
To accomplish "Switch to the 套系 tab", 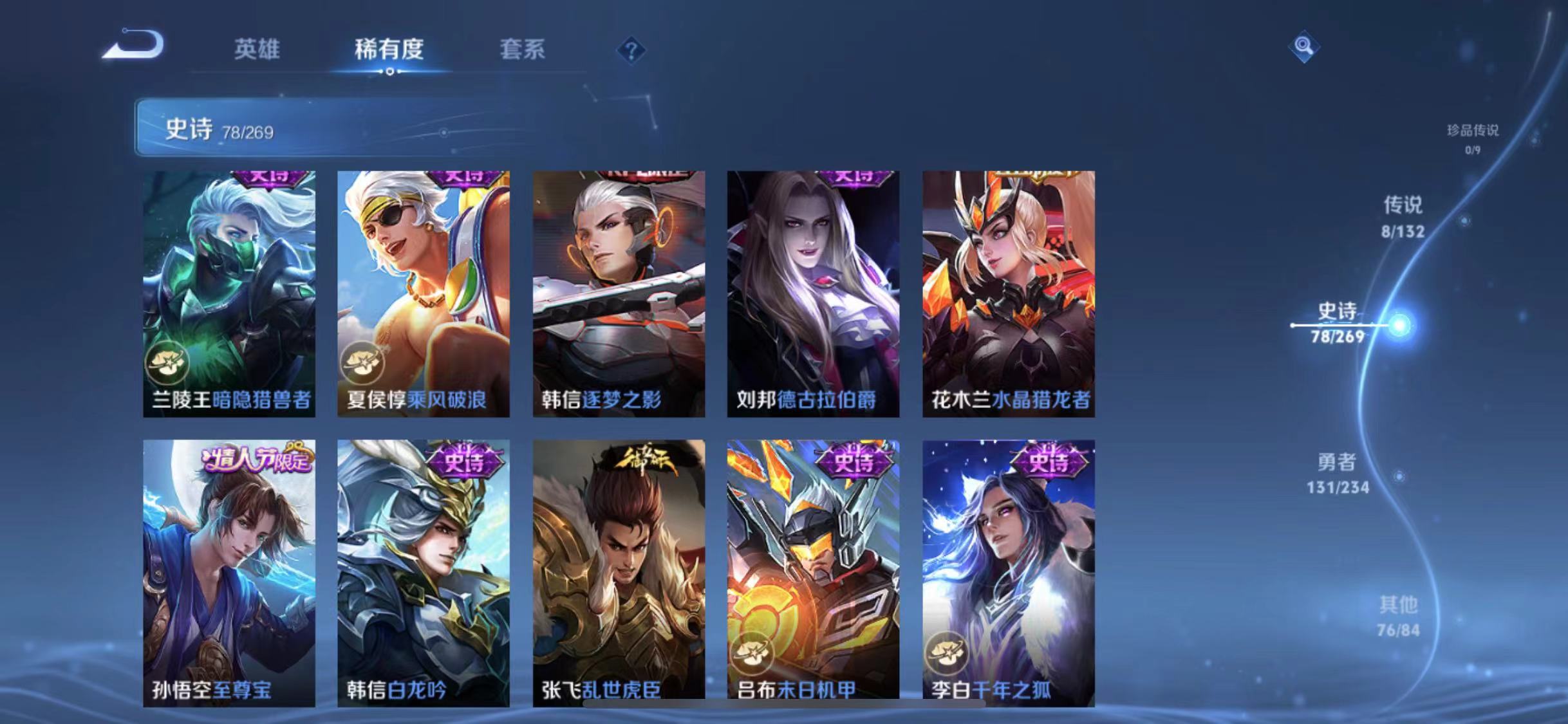I will [x=523, y=50].
